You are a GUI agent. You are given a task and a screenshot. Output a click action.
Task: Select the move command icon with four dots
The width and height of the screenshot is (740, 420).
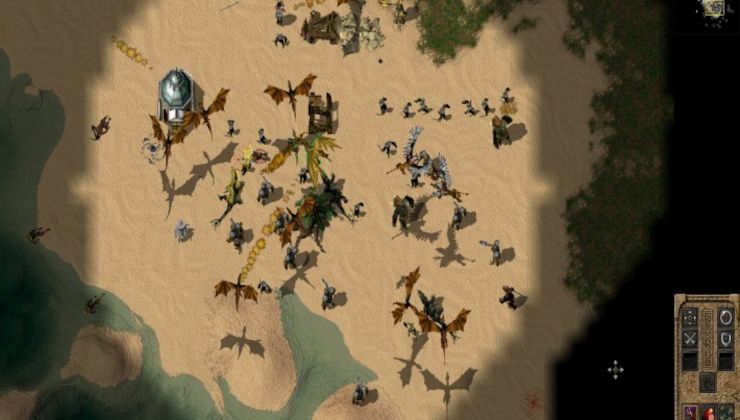[x=690, y=317]
